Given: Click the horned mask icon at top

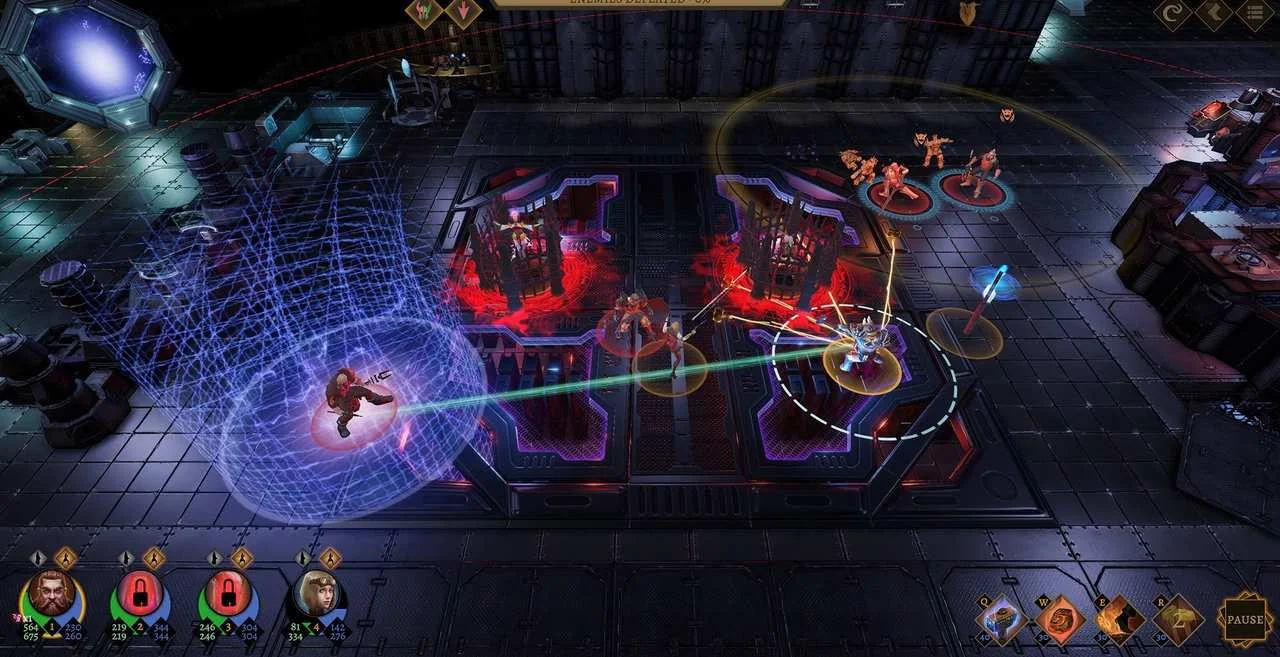Looking at the screenshot, I should (967, 13).
